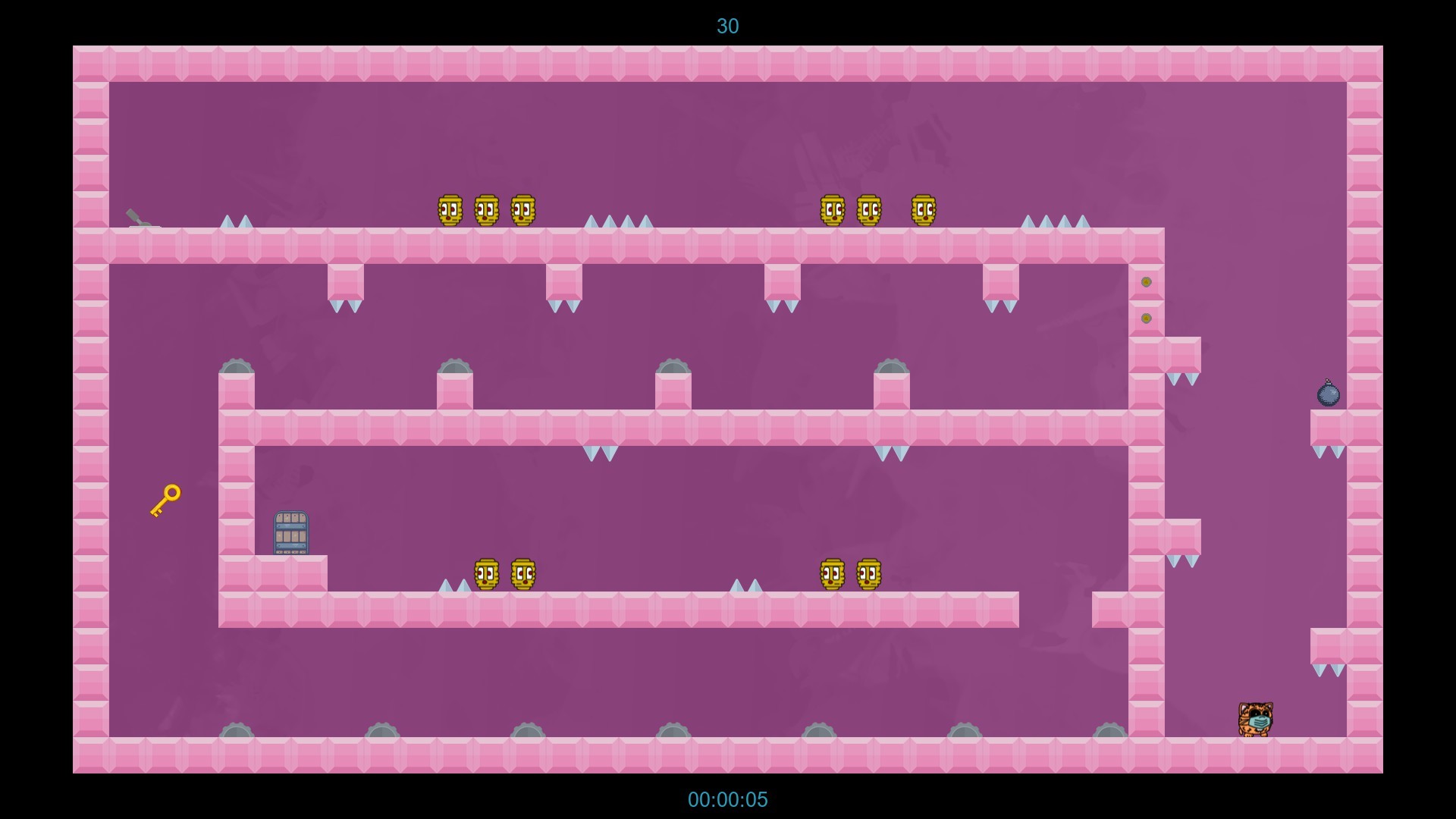Select the leftmost barrel in the top trio
Viewport: 1456px width, 819px height.
(450, 209)
